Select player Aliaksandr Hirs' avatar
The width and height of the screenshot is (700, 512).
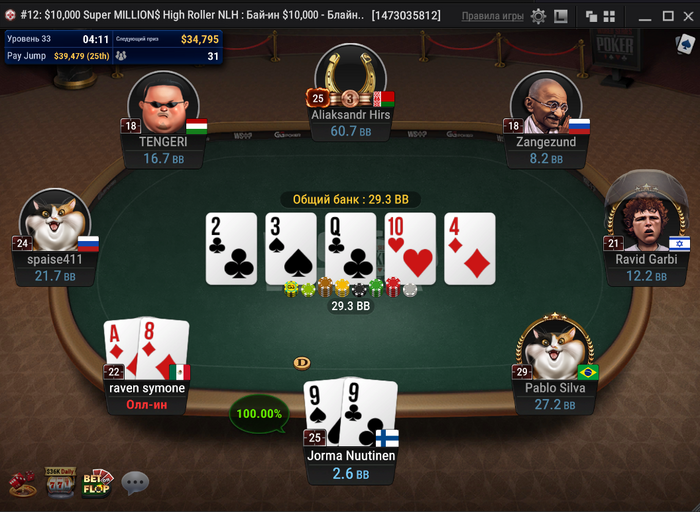pos(350,80)
